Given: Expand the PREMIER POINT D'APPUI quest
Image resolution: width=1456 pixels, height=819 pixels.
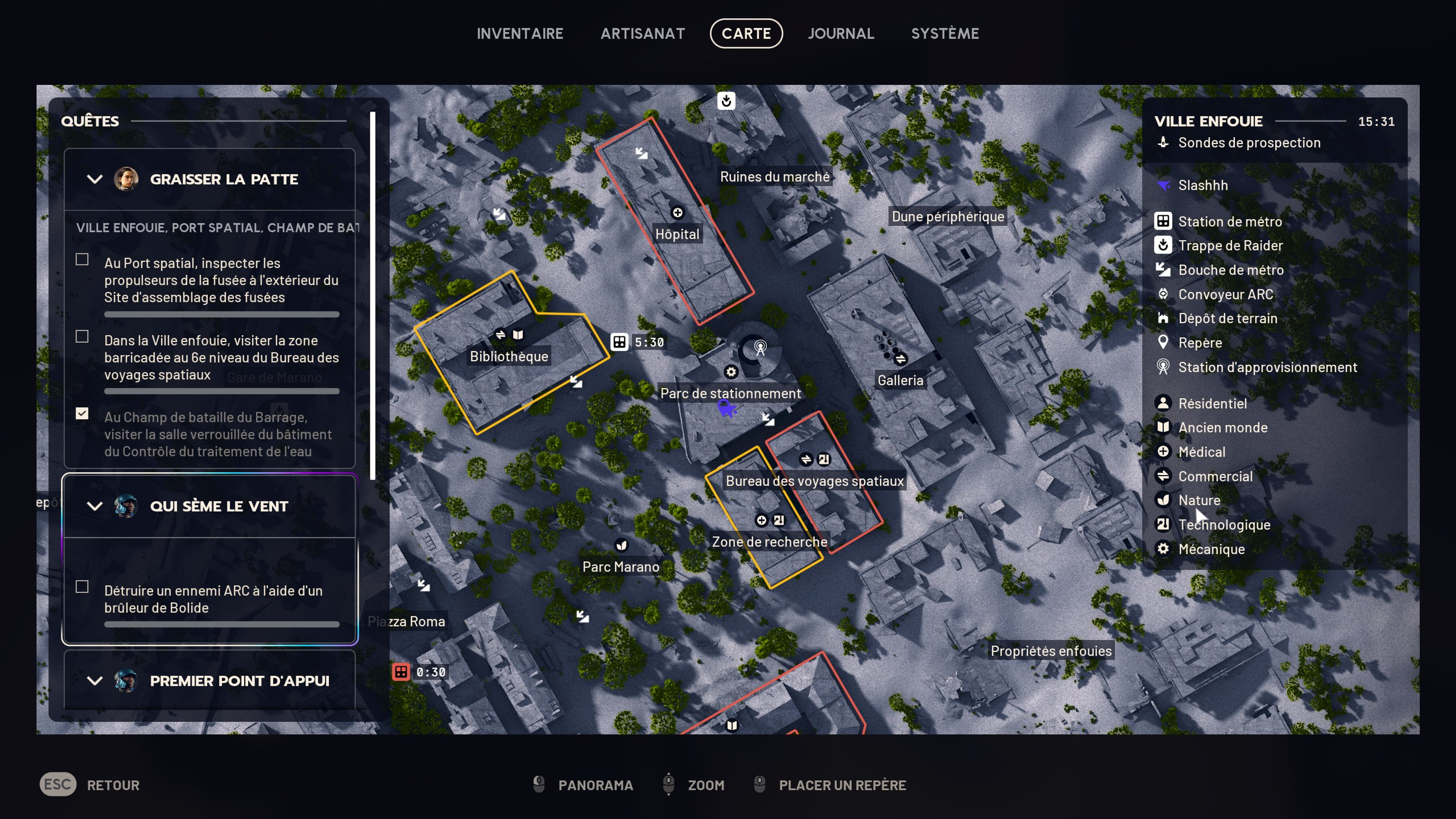Looking at the screenshot, I should [x=94, y=681].
